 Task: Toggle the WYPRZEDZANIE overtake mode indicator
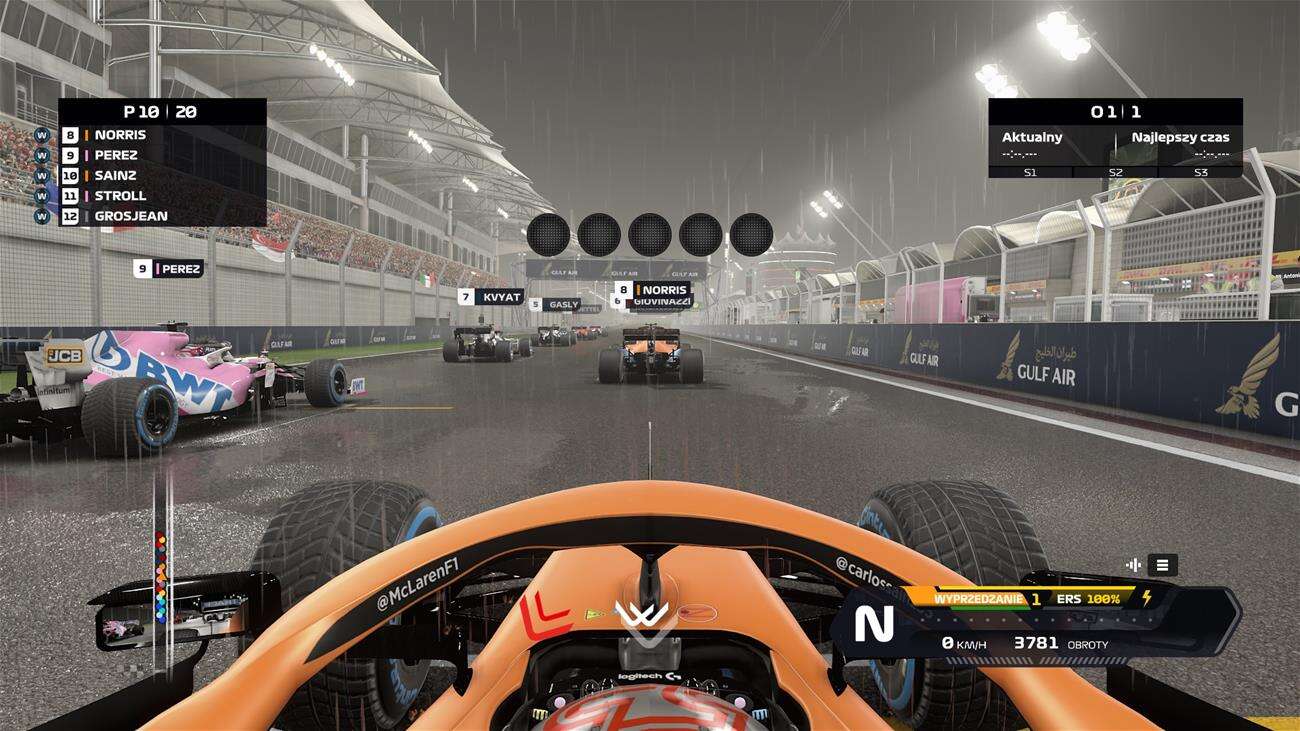978,598
